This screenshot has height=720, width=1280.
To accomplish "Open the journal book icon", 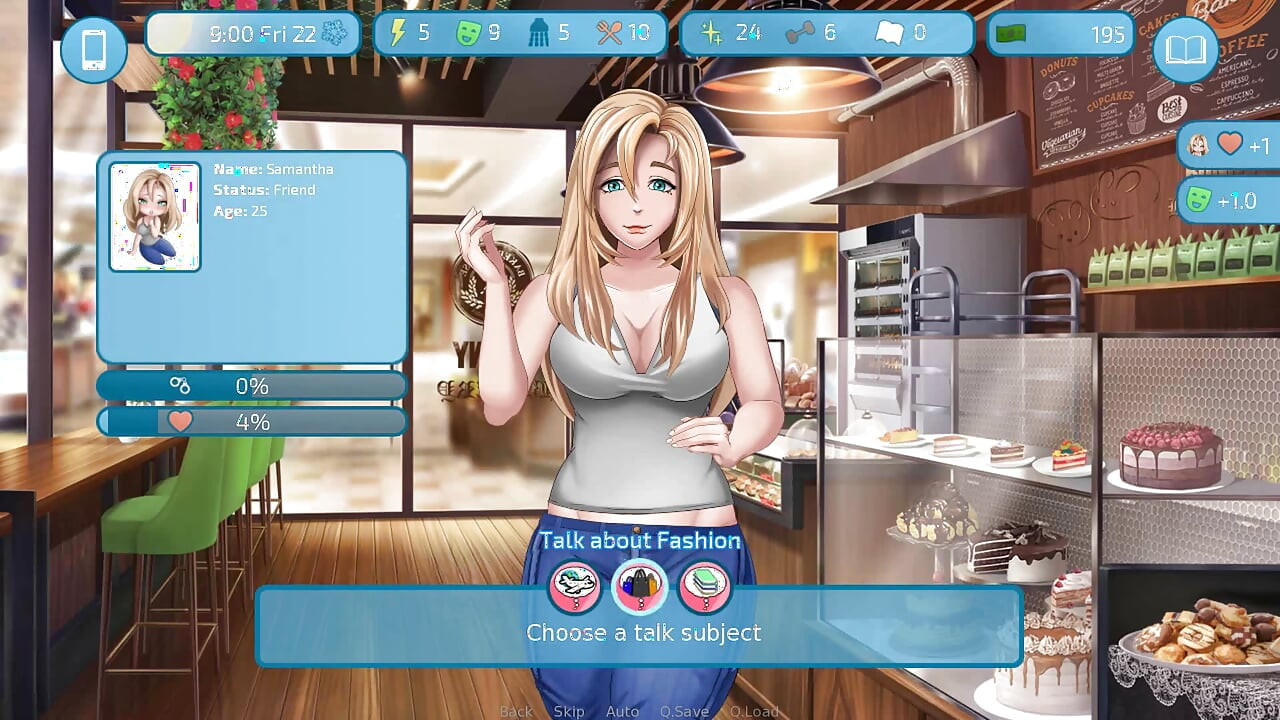I will coord(1186,49).
